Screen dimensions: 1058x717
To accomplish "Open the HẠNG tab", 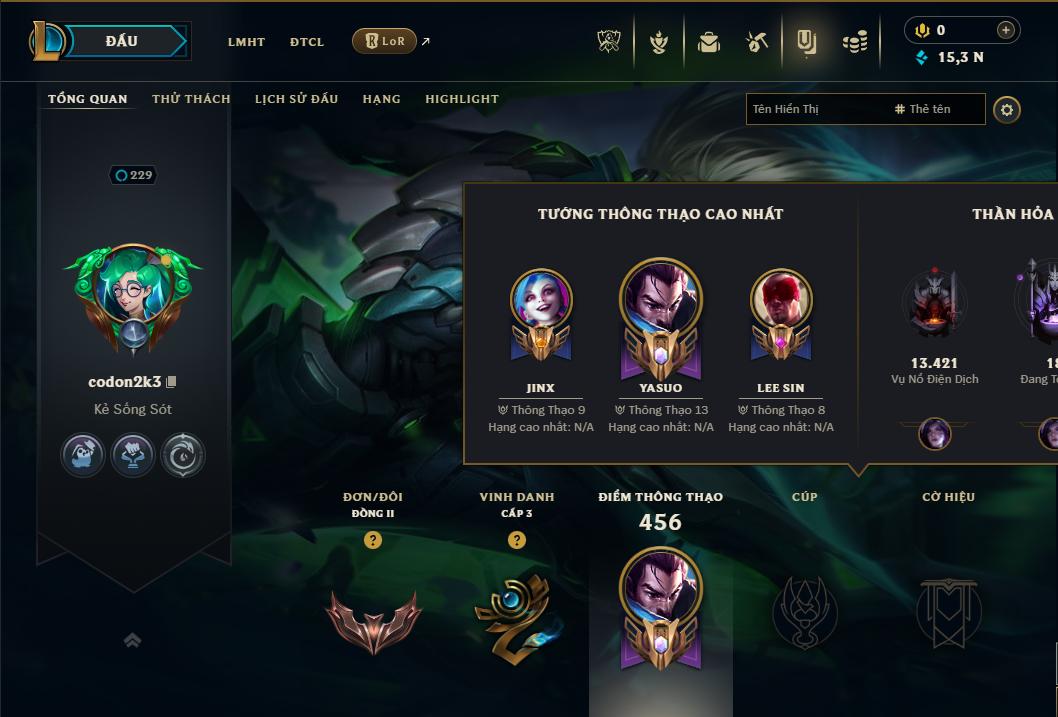I will click(381, 99).
